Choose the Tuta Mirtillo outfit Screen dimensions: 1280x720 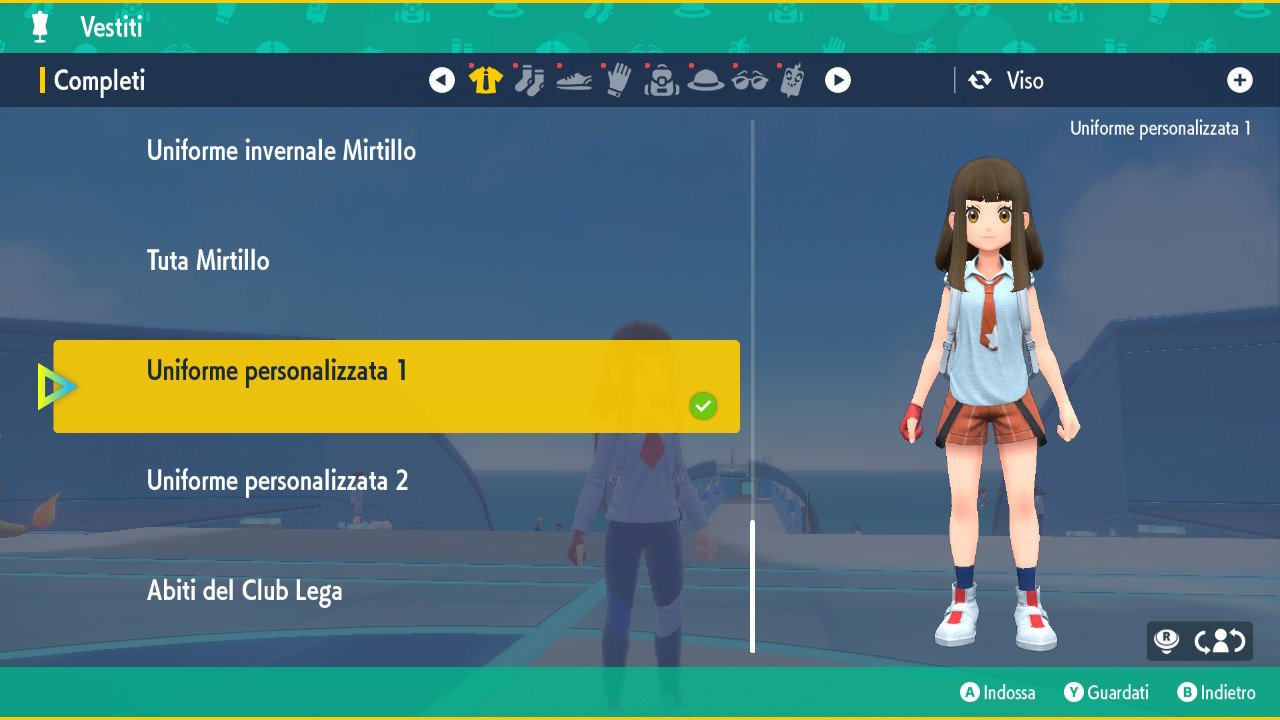pyautogui.click(x=208, y=261)
